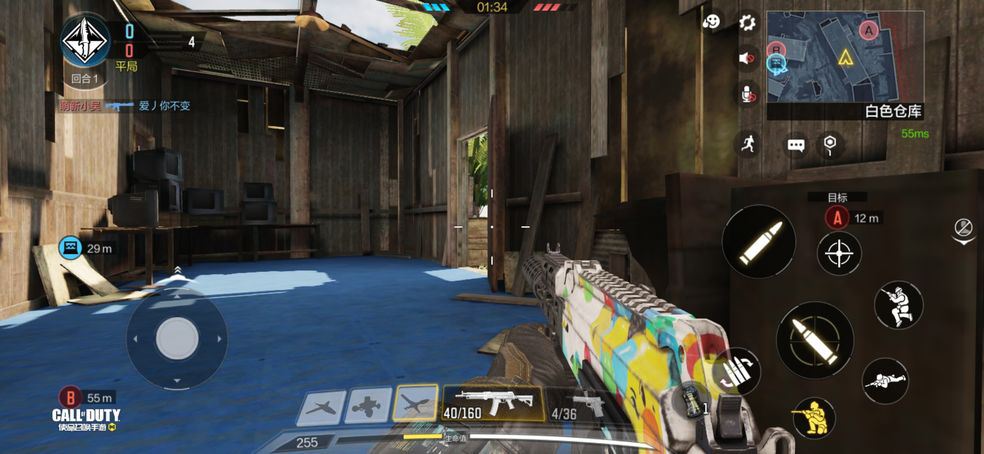Tap the jumping soldier button
Screen dimensions: 984x454
point(899,304)
